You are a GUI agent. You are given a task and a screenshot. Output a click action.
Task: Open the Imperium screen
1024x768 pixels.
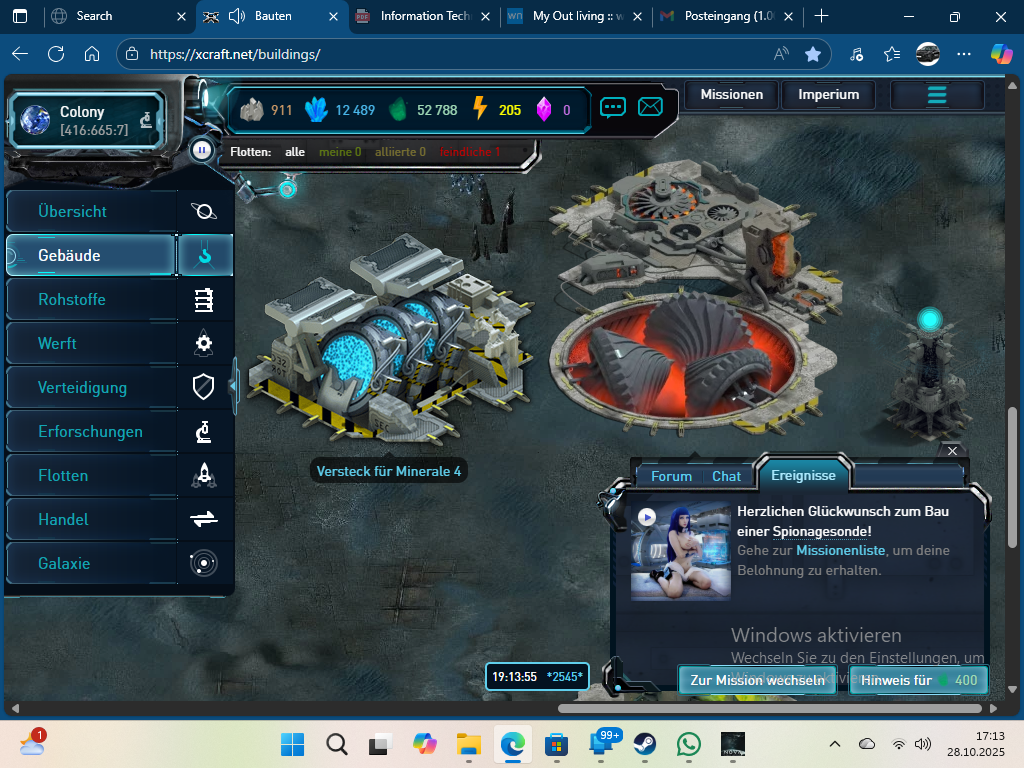click(x=829, y=95)
